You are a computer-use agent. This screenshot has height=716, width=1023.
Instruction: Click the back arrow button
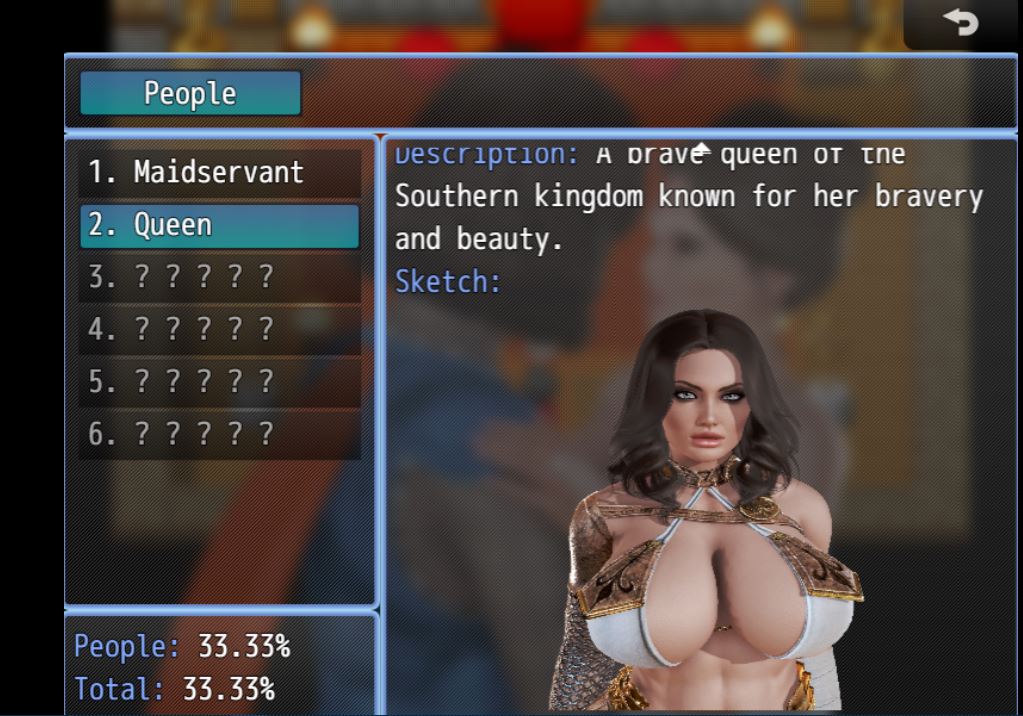(961, 22)
